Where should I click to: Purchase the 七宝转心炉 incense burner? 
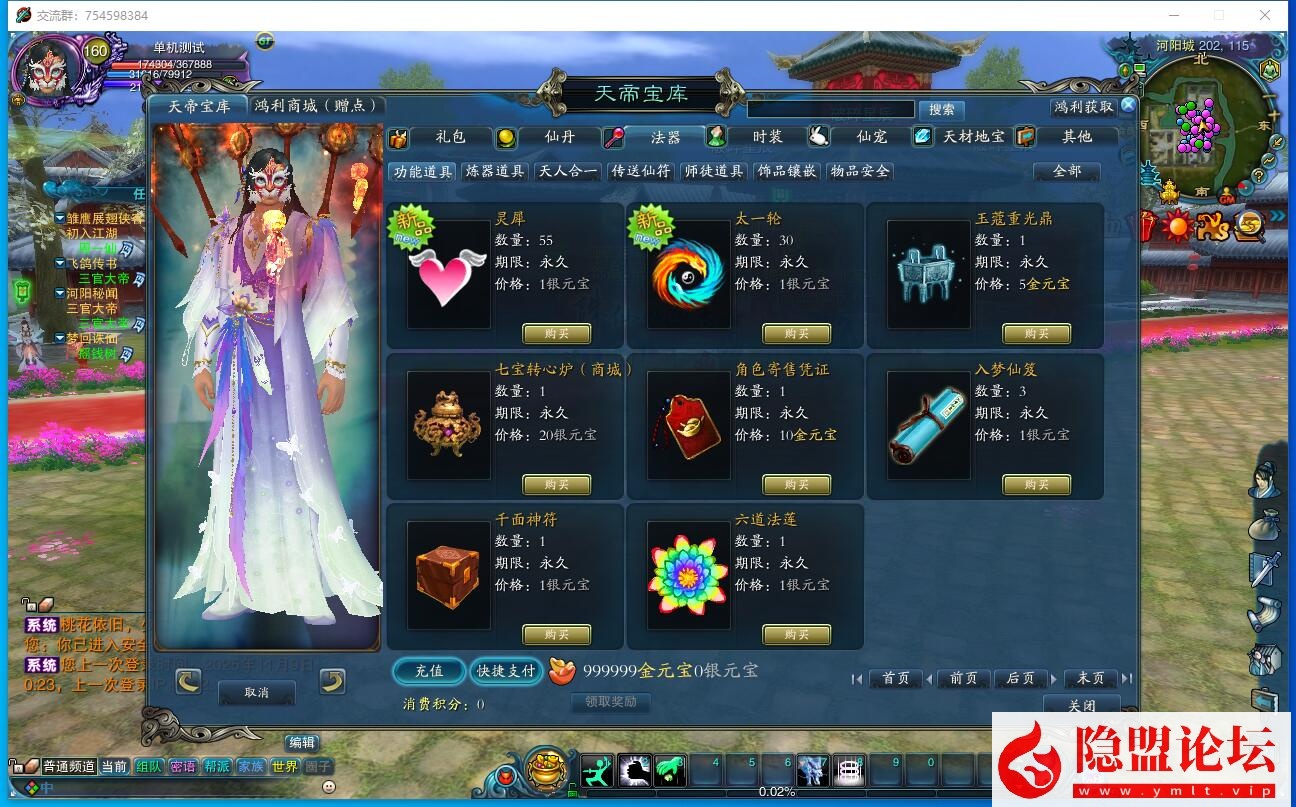[x=557, y=484]
